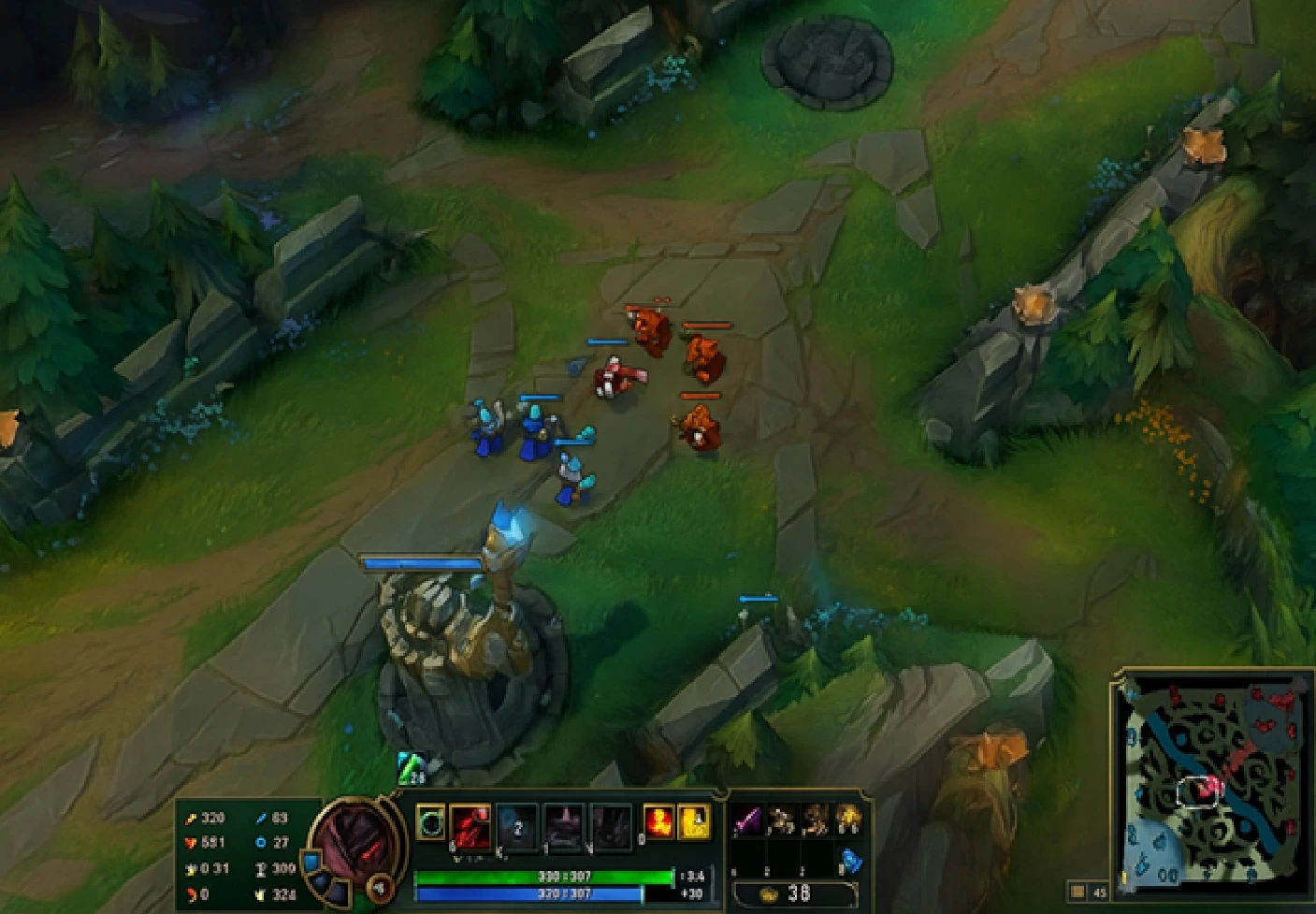This screenshot has height=914, width=1316.
Task: Toggle the W ability with the locked slot
Action: click(x=519, y=828)
